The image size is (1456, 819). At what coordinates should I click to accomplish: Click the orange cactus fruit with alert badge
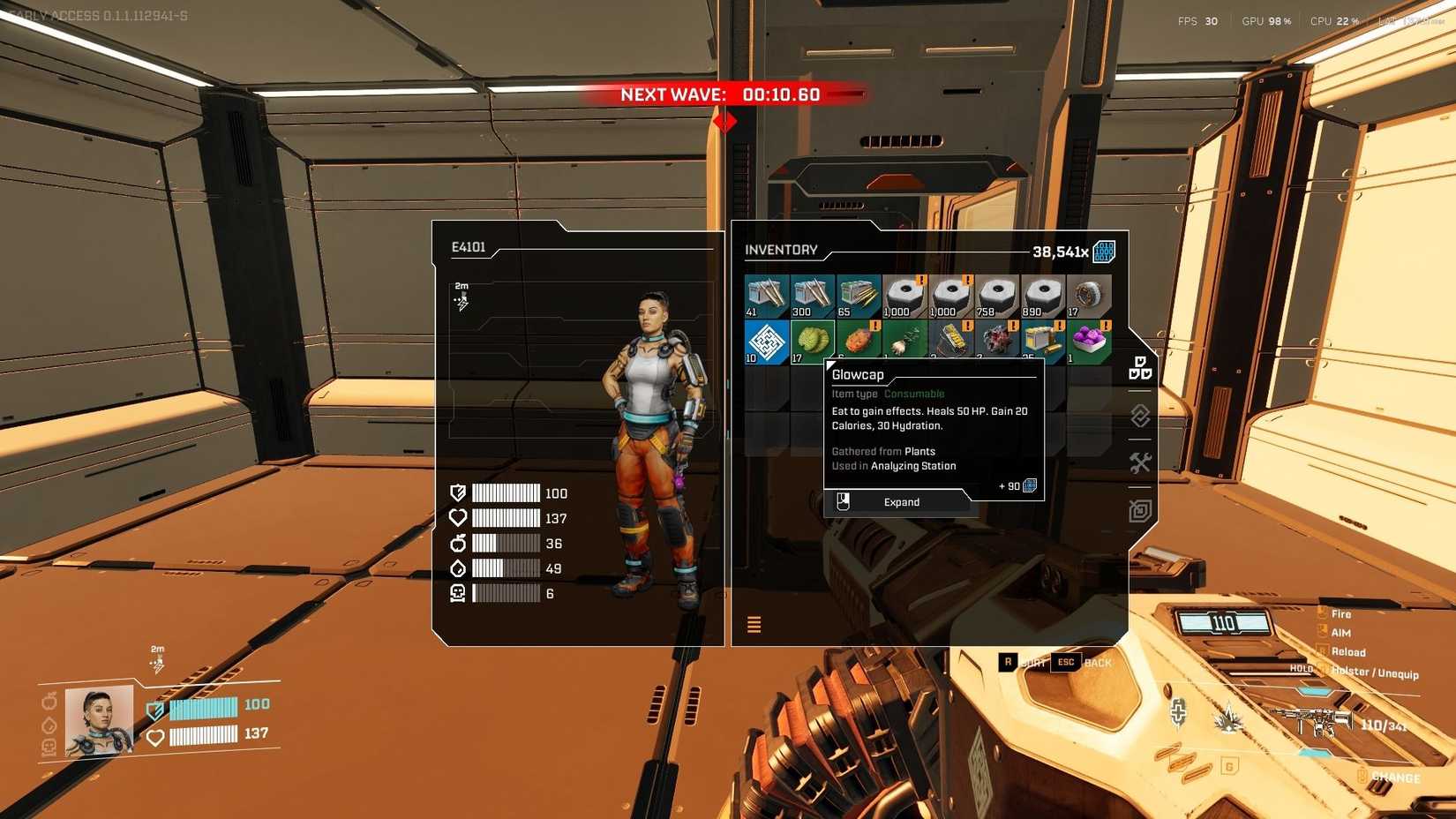[x=858, y=340]
